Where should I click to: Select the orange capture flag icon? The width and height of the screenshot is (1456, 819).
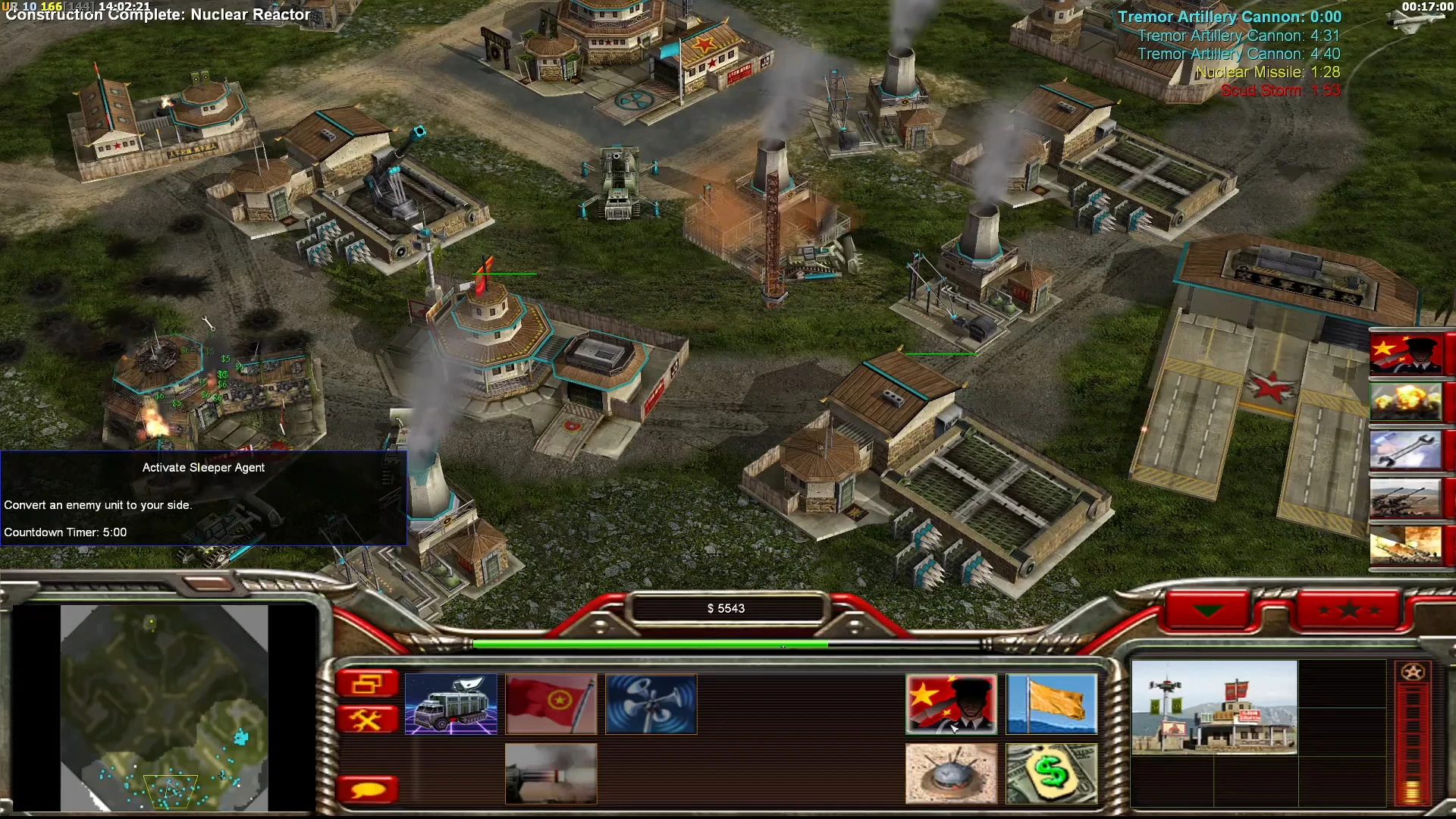point(1052,704)
